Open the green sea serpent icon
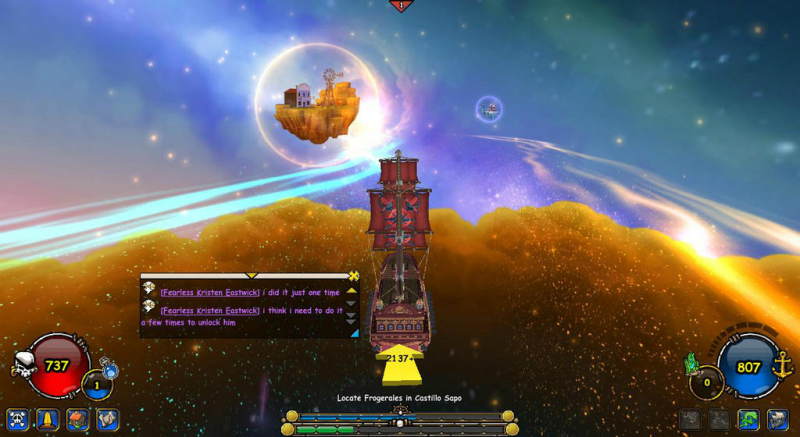 coord(748,419)
